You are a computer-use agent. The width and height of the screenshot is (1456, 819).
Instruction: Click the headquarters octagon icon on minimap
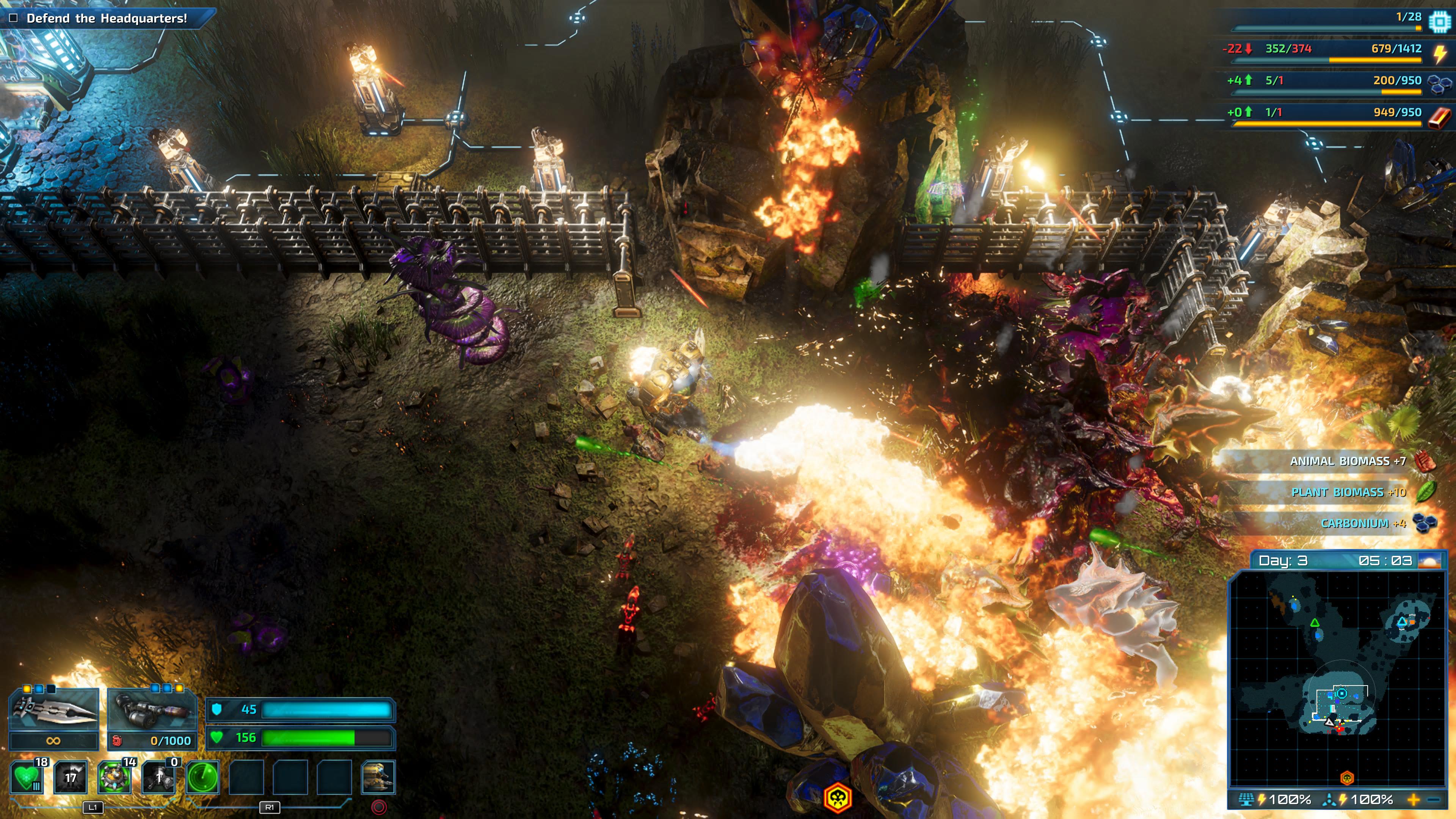click(x=1342, y=693)
